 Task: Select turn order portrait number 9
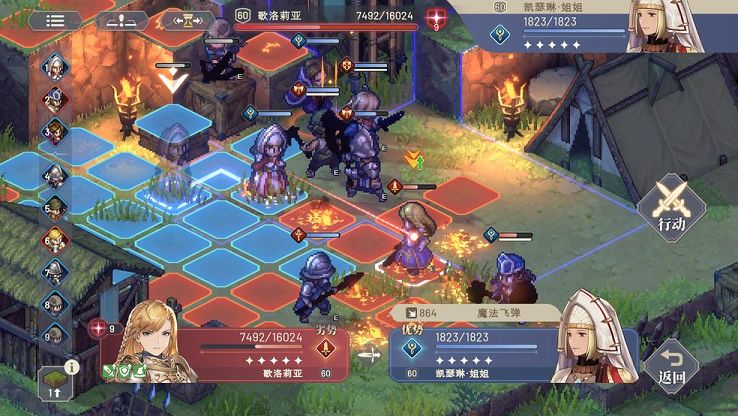[55, 334]
